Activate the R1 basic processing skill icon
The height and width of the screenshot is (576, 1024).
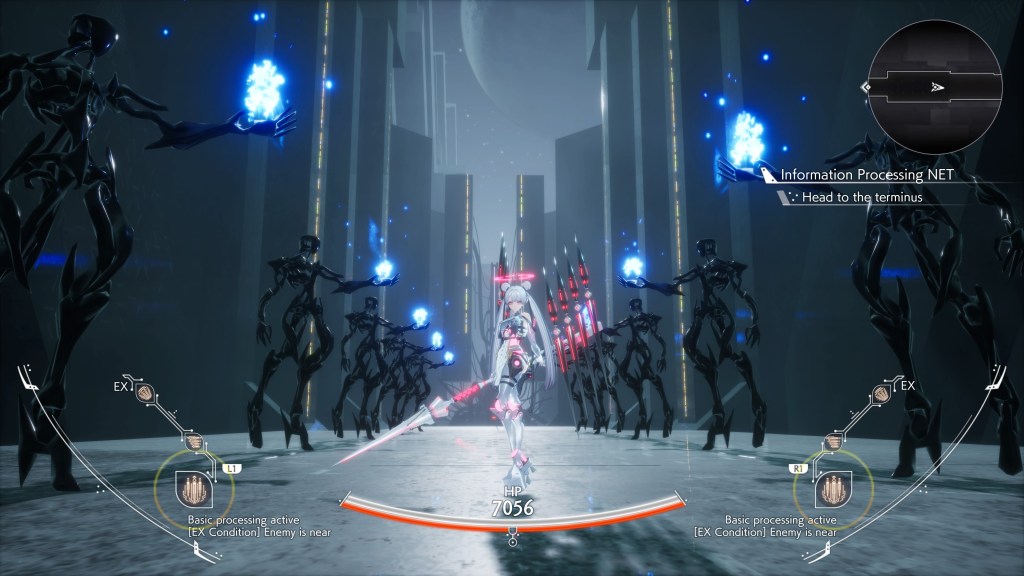pyautogui.click(x=833, y=490)
